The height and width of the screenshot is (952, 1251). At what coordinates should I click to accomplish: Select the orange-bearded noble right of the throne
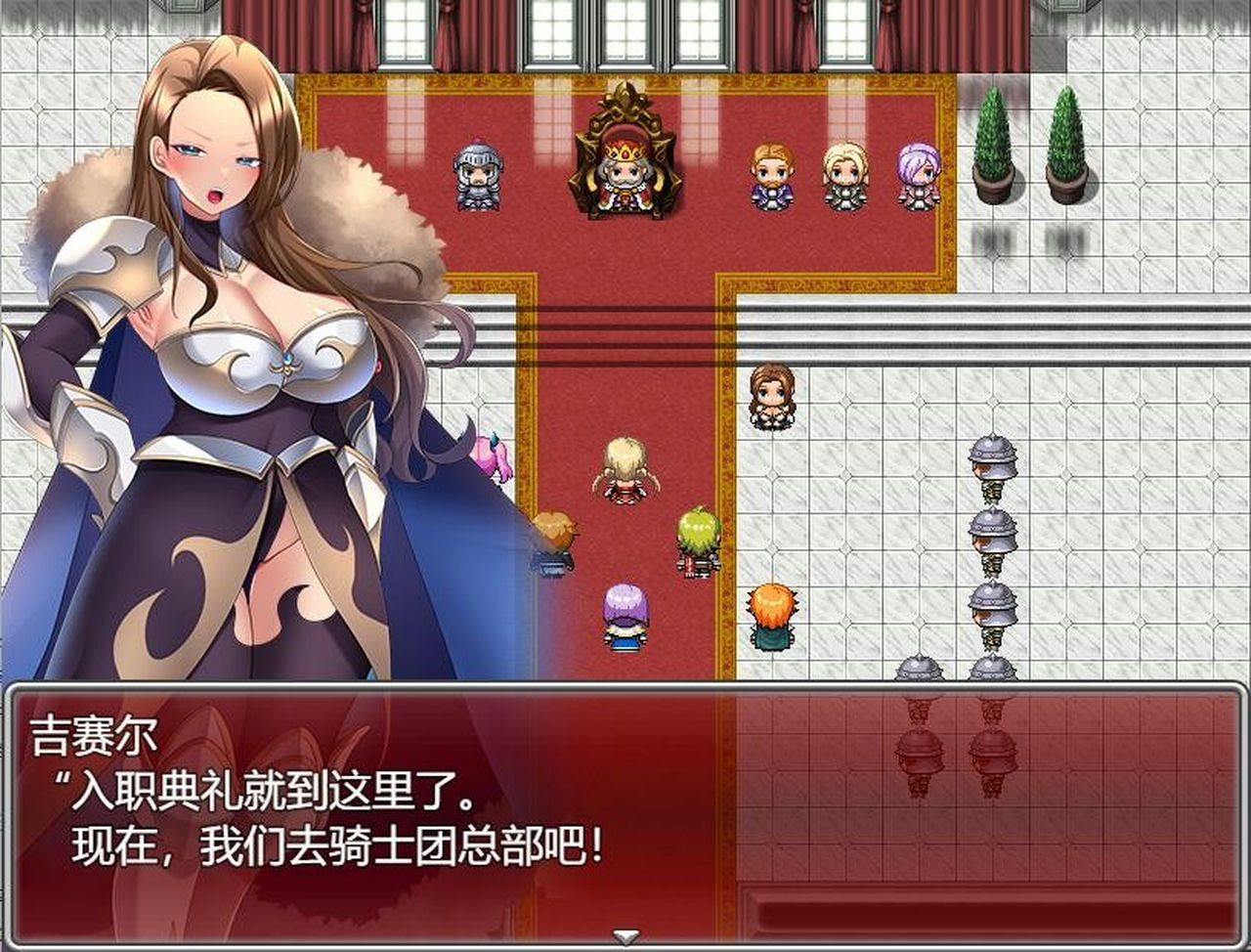click(x=771, y=174)
